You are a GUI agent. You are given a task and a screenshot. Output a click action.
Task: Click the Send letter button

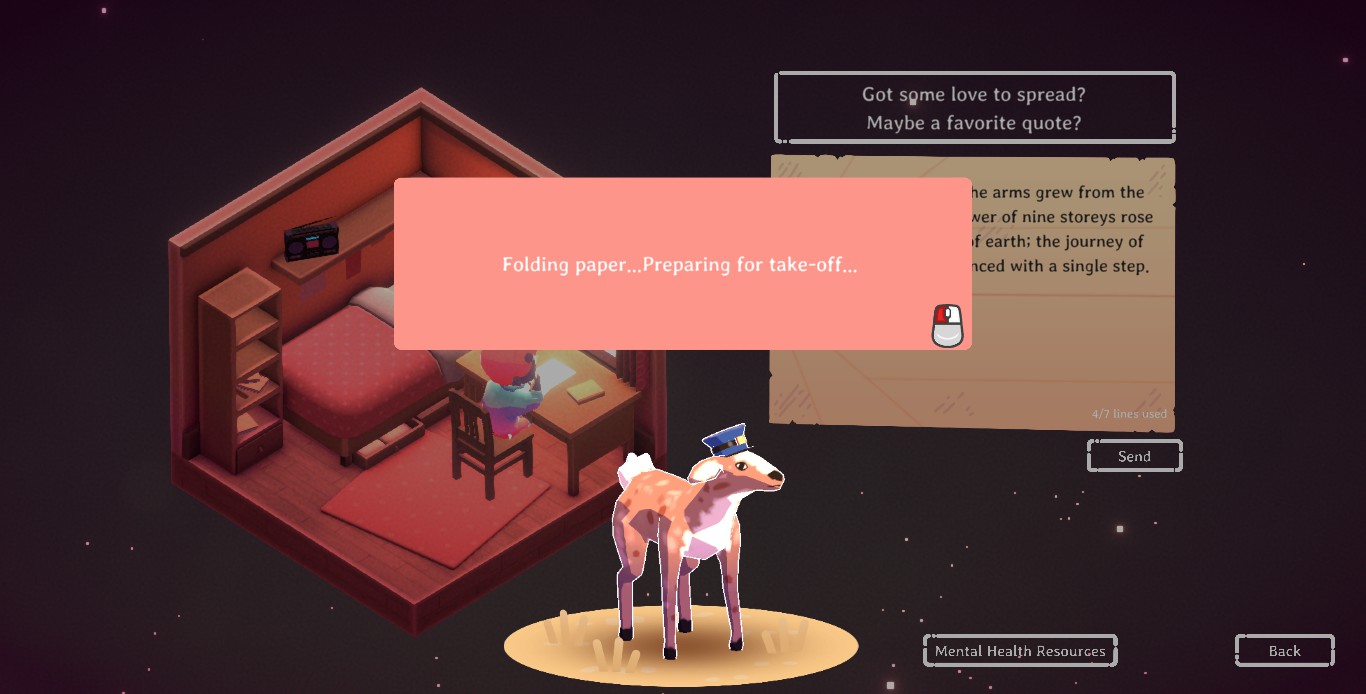(x=1134, y=456)
